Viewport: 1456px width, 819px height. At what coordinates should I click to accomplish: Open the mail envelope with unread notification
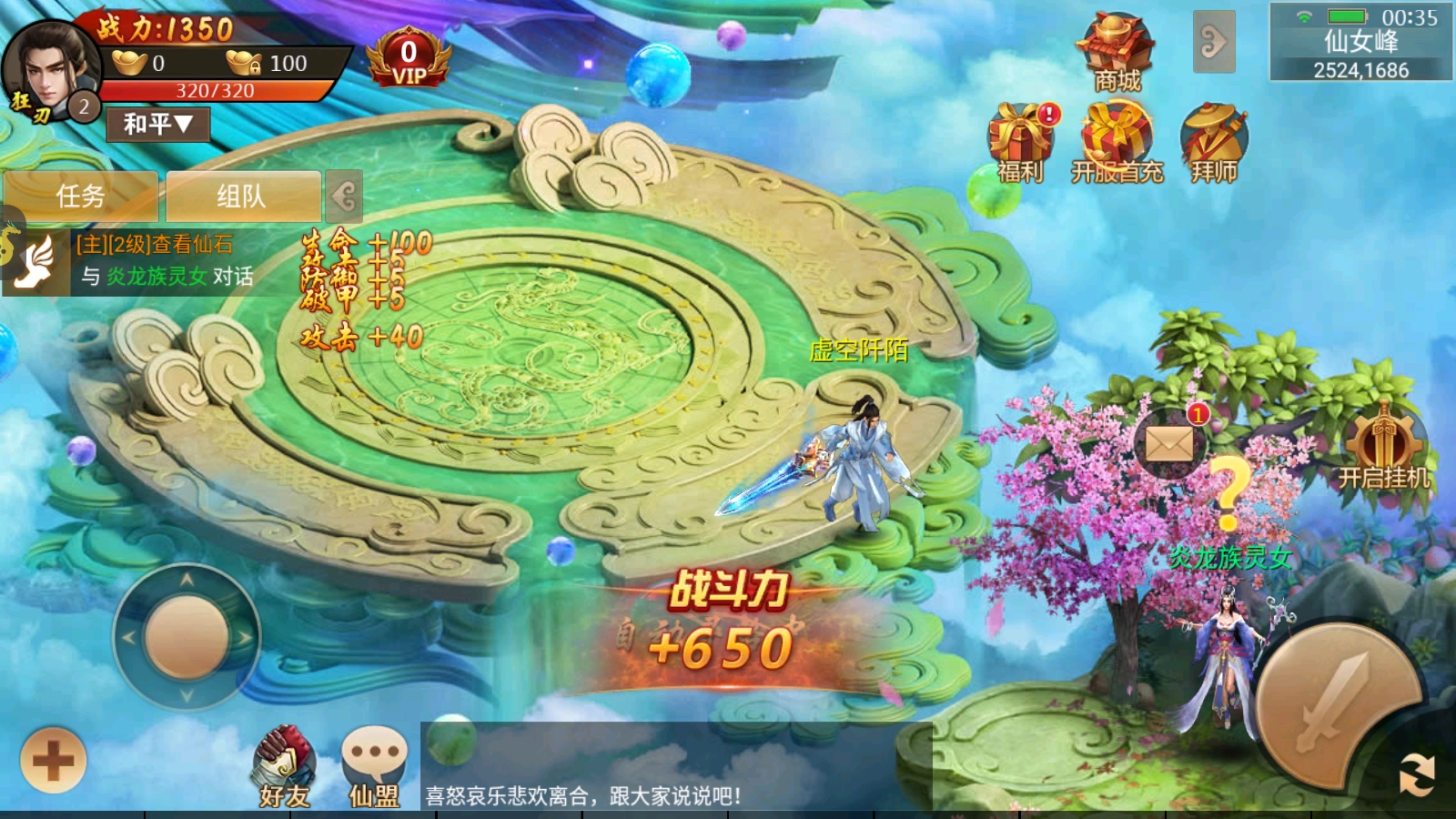coord(1170,443)
